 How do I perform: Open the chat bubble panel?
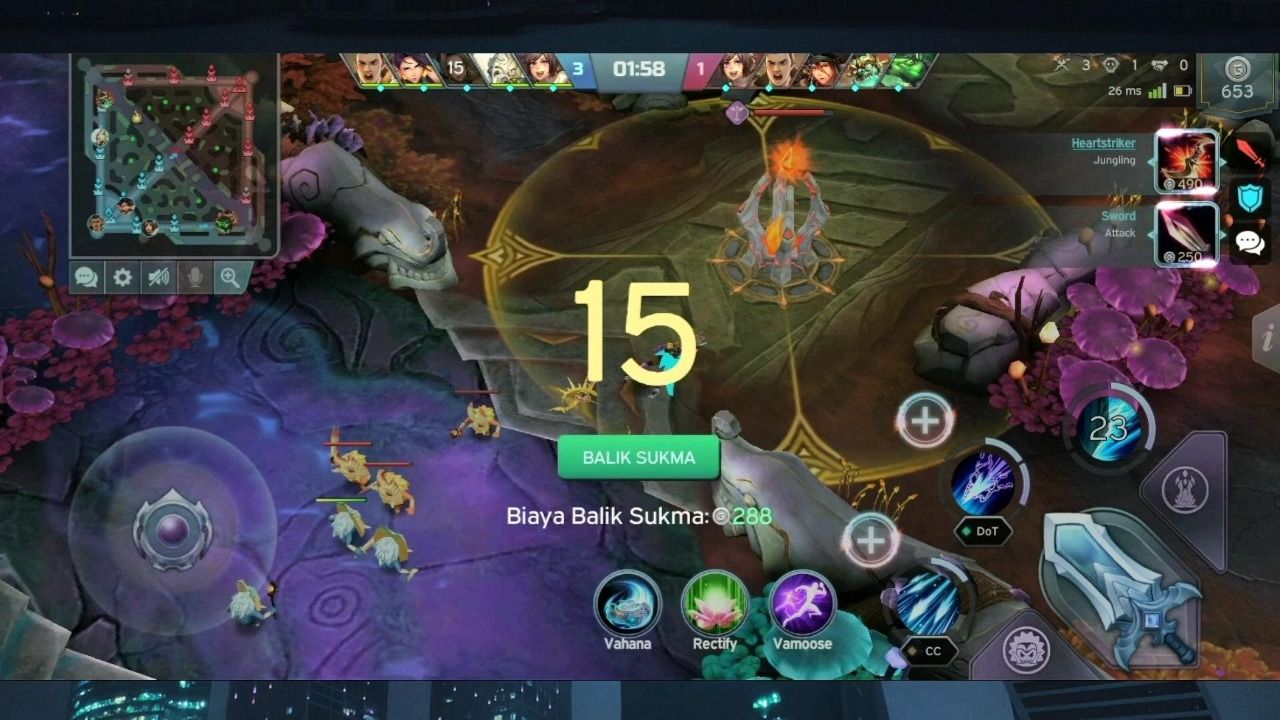[x=86, y=278]
